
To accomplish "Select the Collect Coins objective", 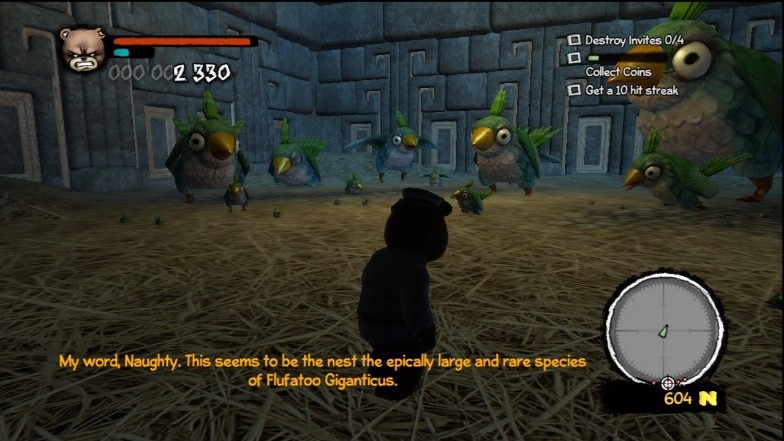I will (x=618, y=72).
